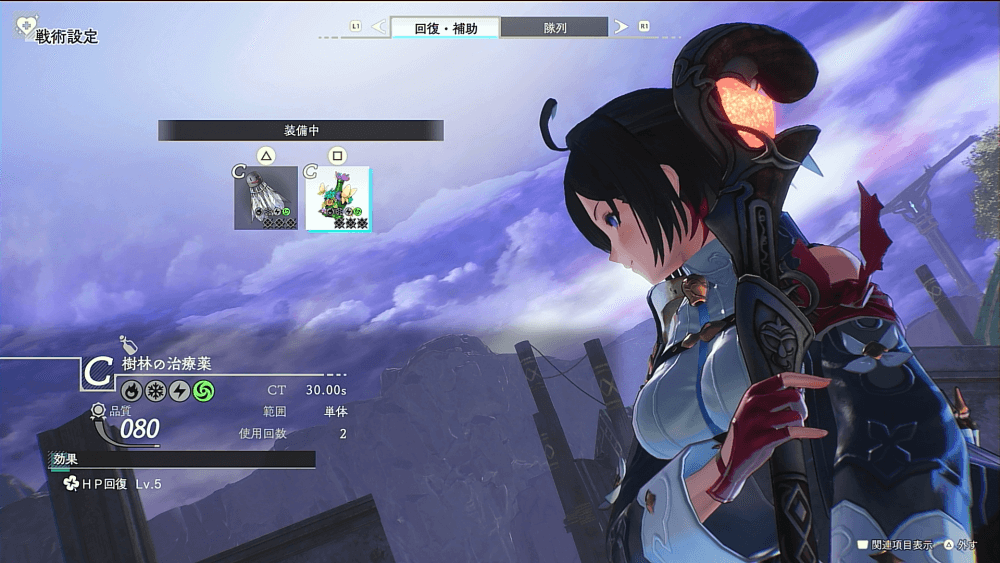This screenshot has height=563, width=1000.
Task: Select the 樹林の治療薬 flower bottle slot
Action: (337, 199)
